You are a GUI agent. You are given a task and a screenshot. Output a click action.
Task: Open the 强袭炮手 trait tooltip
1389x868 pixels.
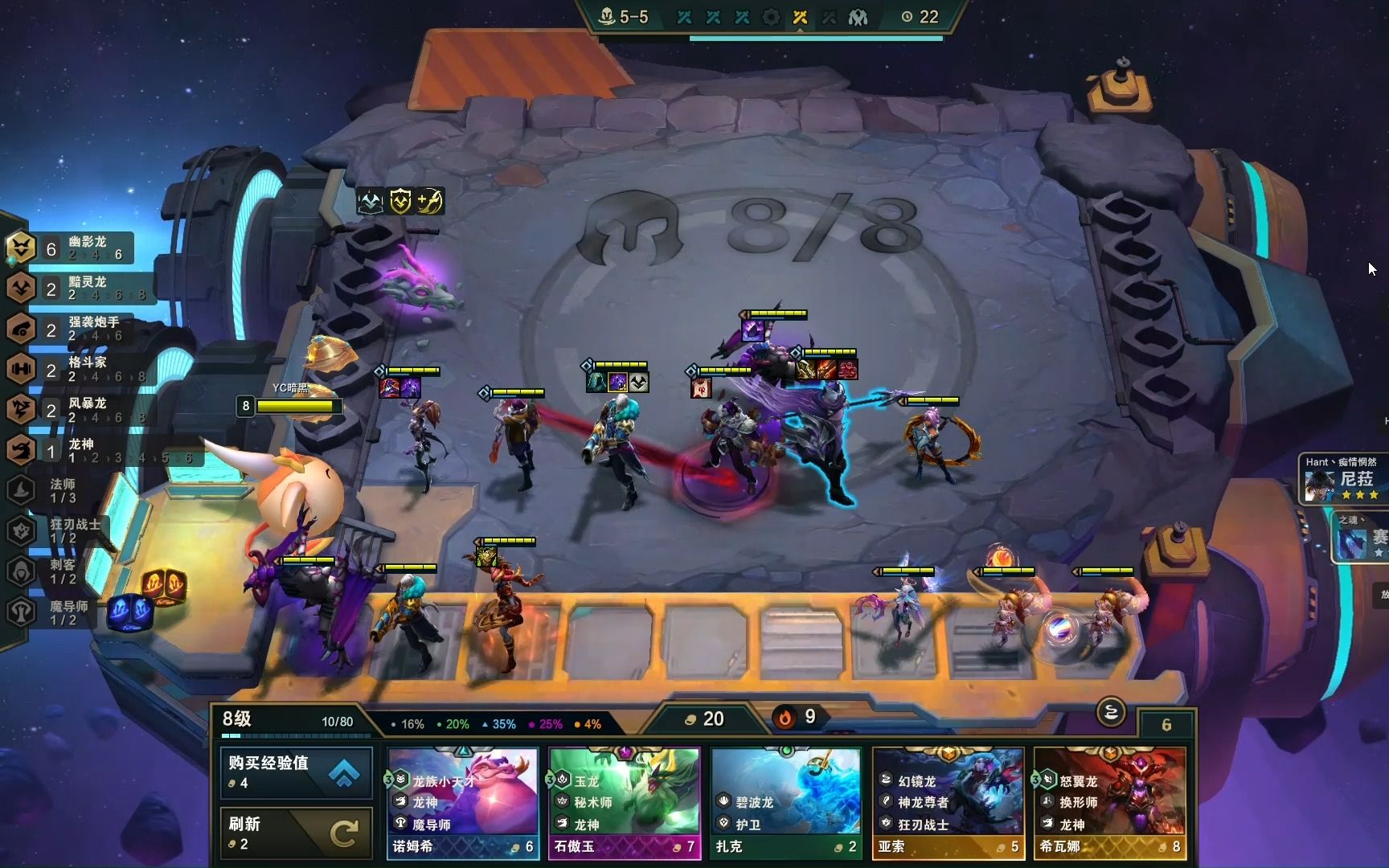tap(71, 329)
